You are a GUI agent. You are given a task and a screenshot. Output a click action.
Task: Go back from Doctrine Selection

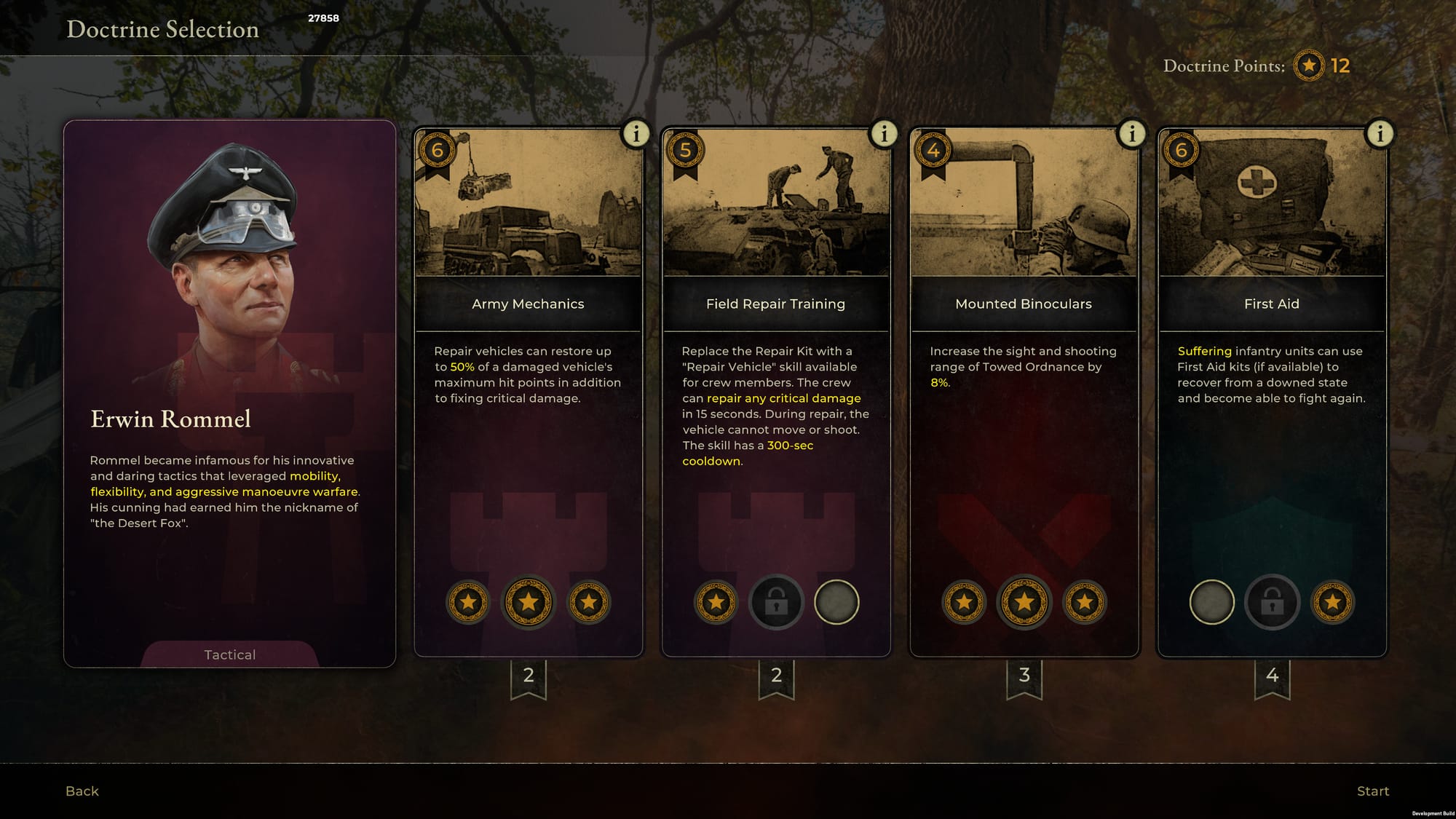(82, 791)
